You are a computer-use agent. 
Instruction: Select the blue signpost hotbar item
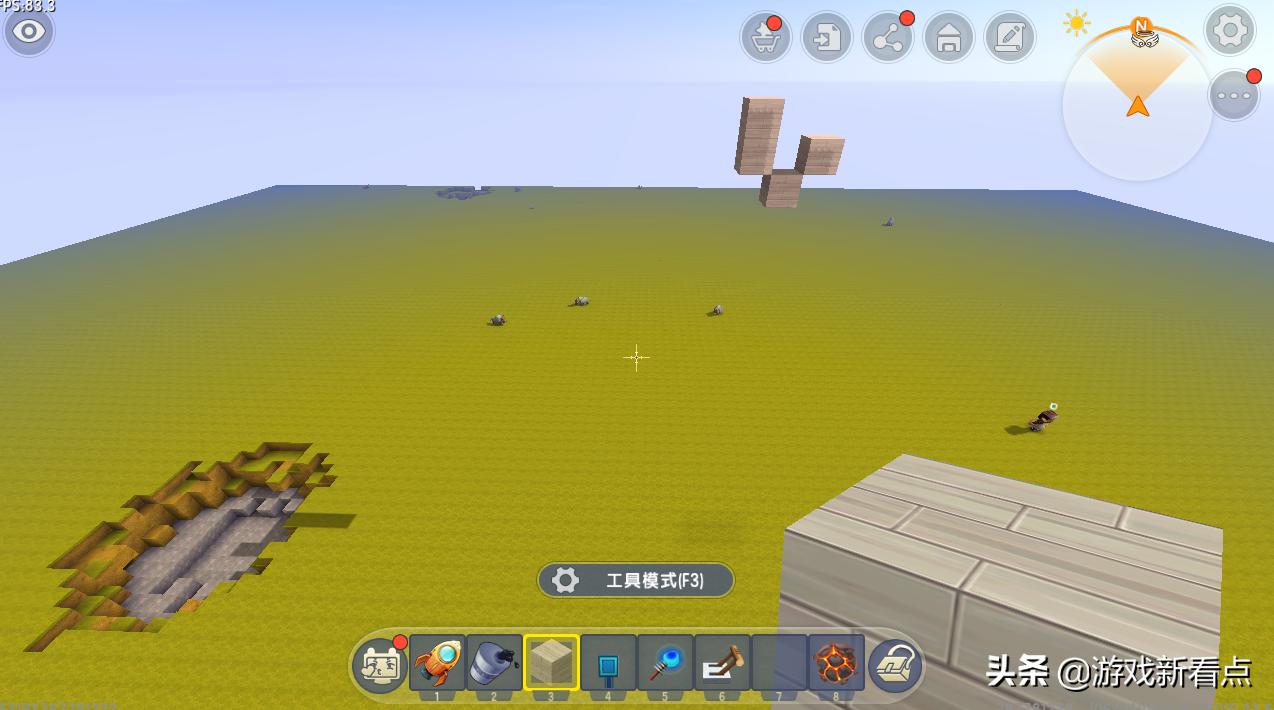click(x=608, y=662)
